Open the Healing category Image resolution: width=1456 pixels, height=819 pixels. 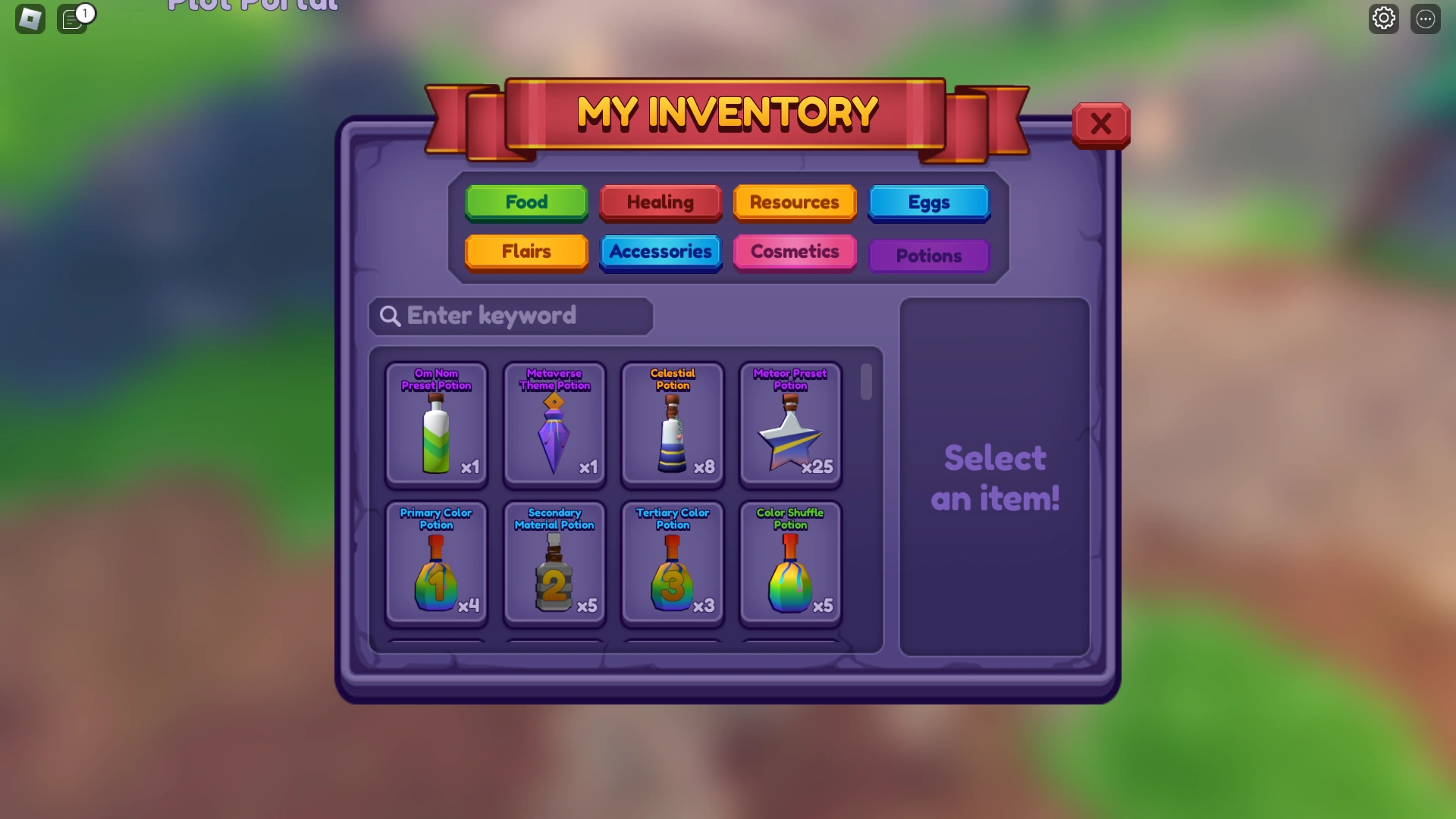[x=660, y=202]
